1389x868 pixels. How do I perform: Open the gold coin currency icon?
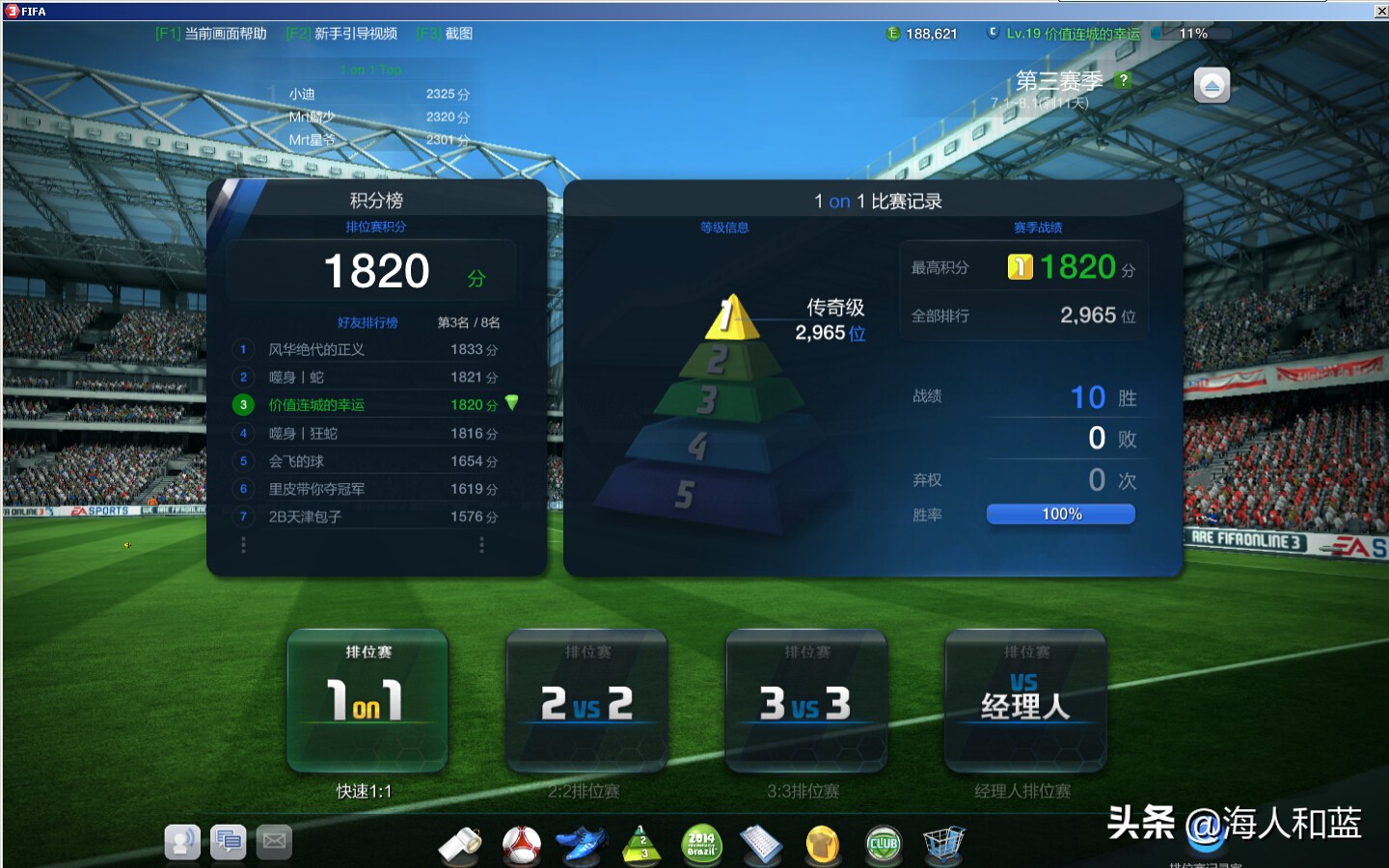point(822,844)
